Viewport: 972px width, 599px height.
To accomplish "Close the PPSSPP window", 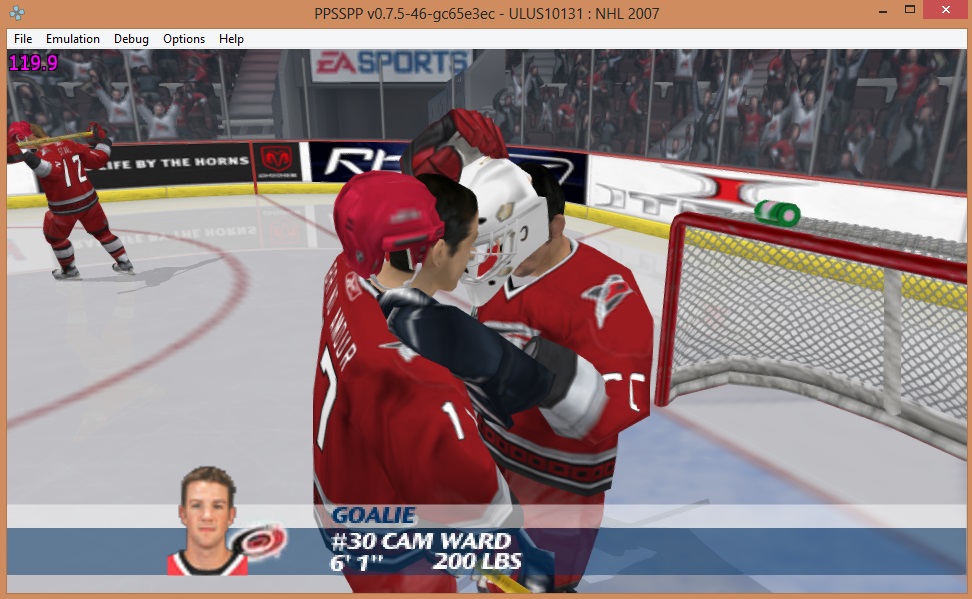I will tap(944, 10).
